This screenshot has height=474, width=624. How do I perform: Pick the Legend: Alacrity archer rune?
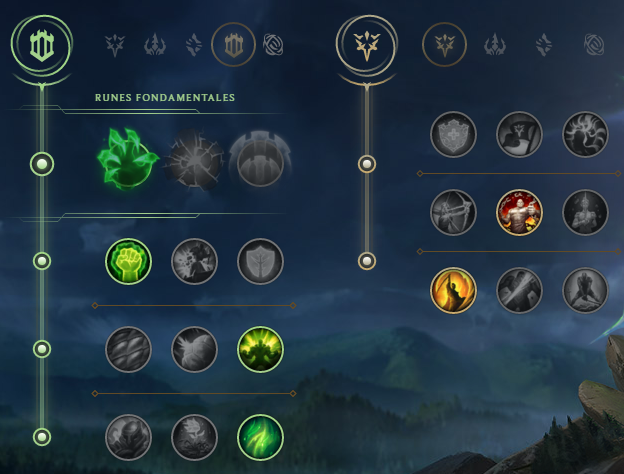(454, 212)
